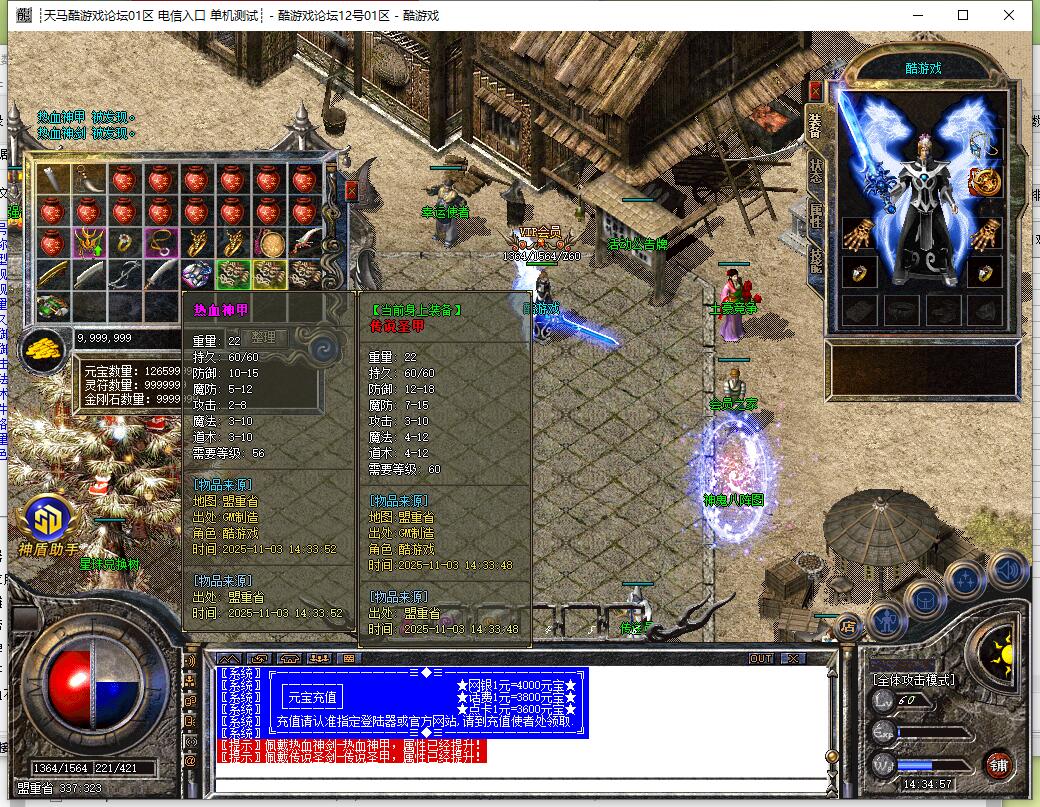Close the character equipment window
Image resolution: width=1040 pixels, height=807 pixels.
tap(816, 90)
